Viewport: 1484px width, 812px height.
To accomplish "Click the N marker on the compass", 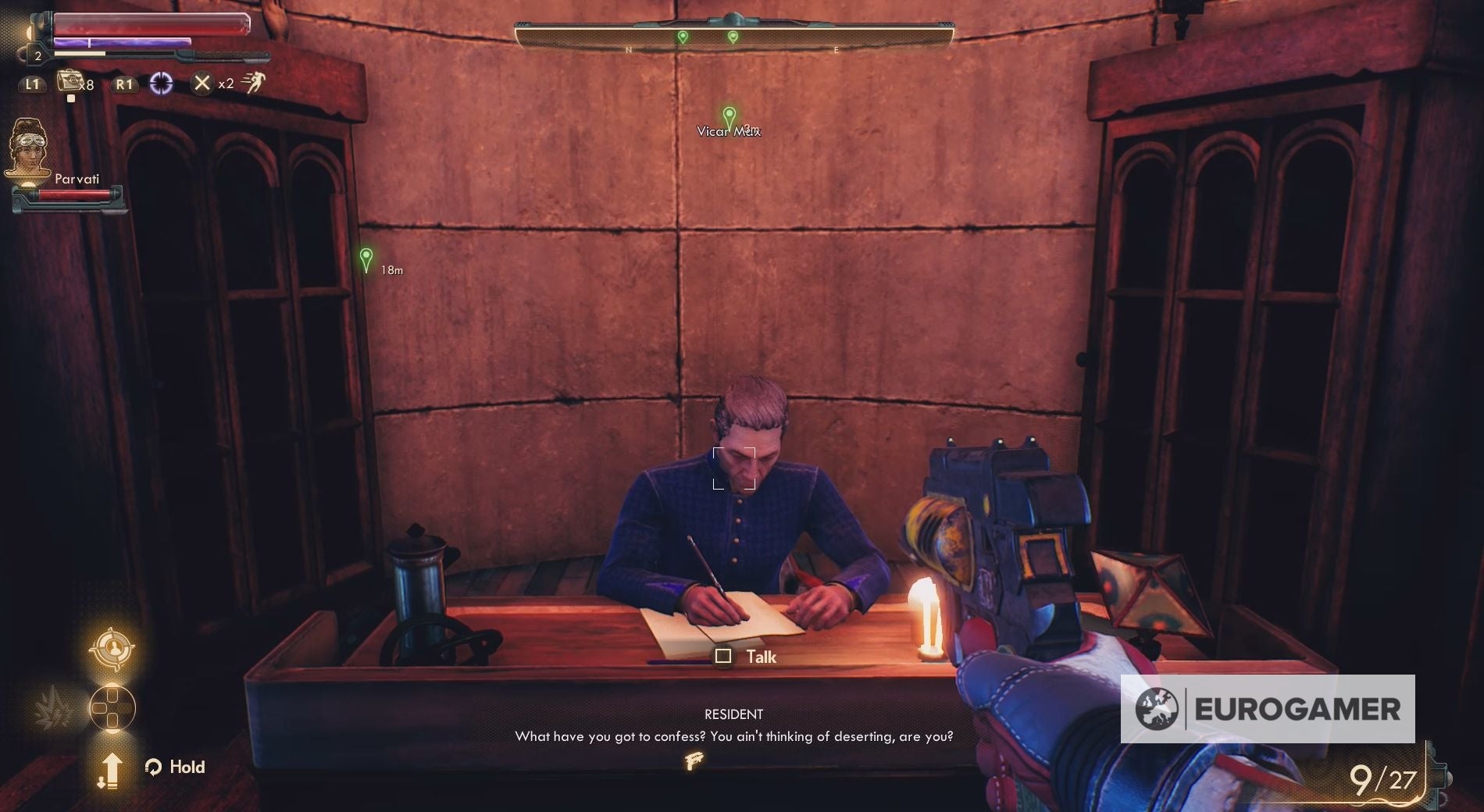I will point(629,48).
